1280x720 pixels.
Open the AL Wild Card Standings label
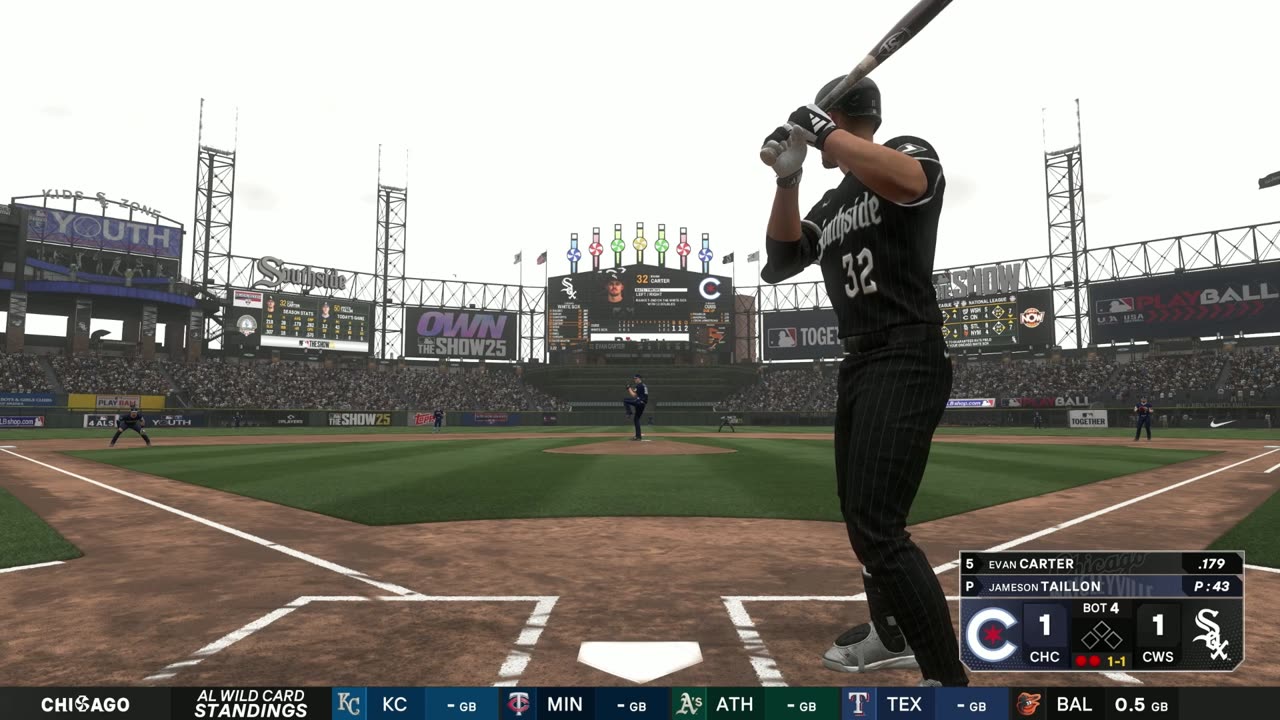pyautogui.click(x=250, y=704)
